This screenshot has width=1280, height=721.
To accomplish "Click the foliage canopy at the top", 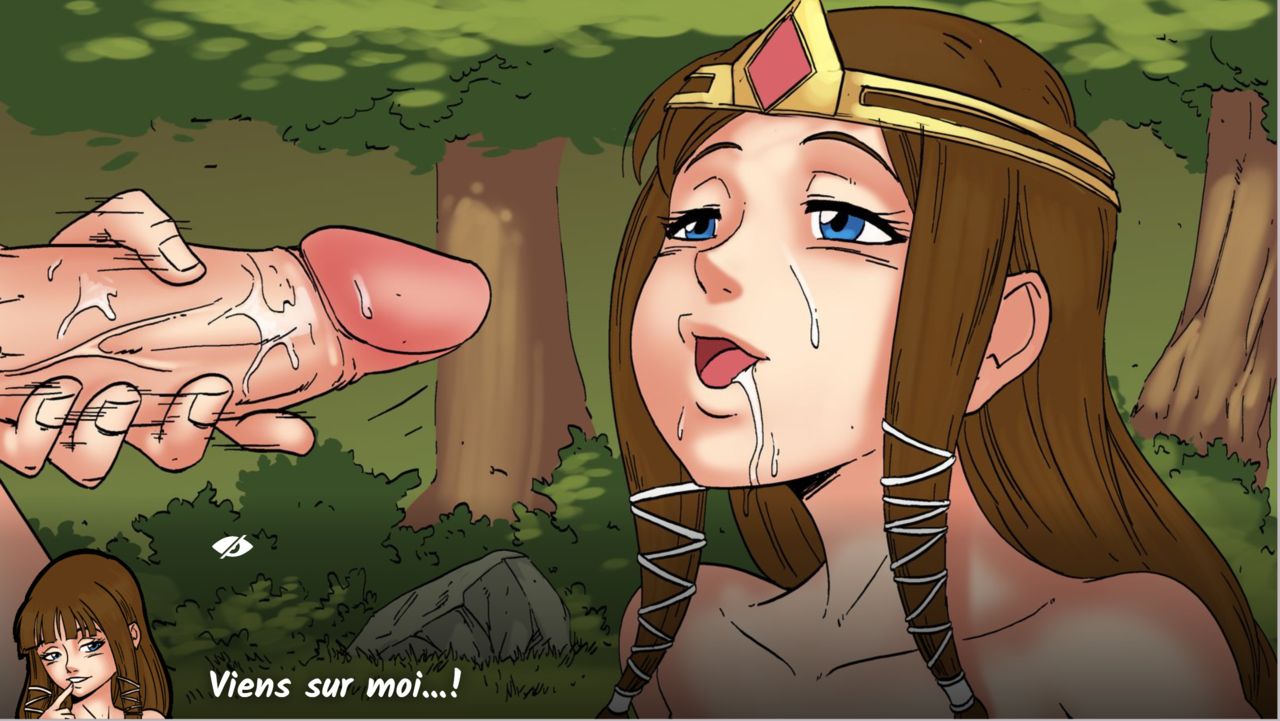I will [x=300, y=50].
